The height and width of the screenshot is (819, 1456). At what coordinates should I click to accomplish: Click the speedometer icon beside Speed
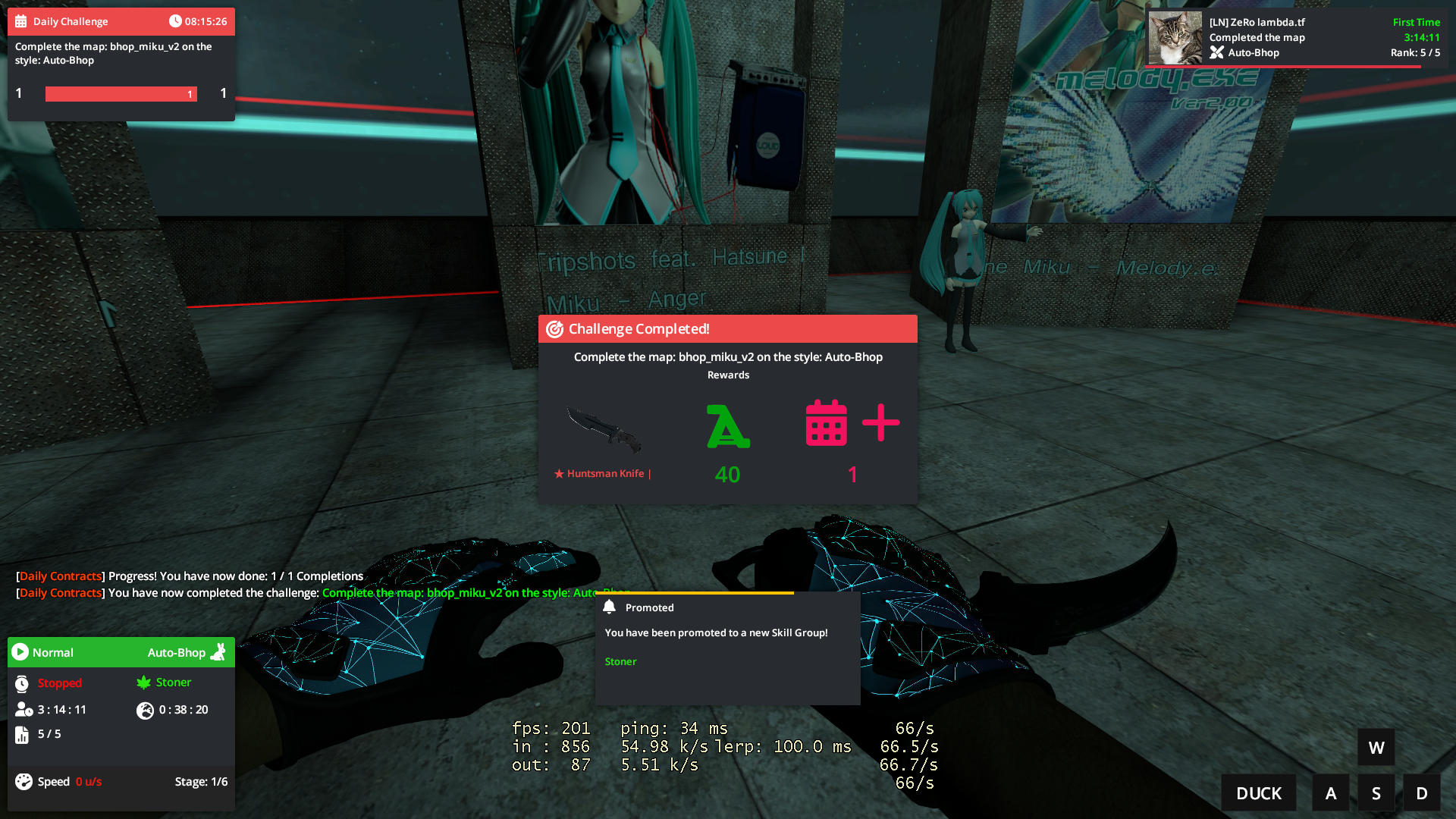23,781
